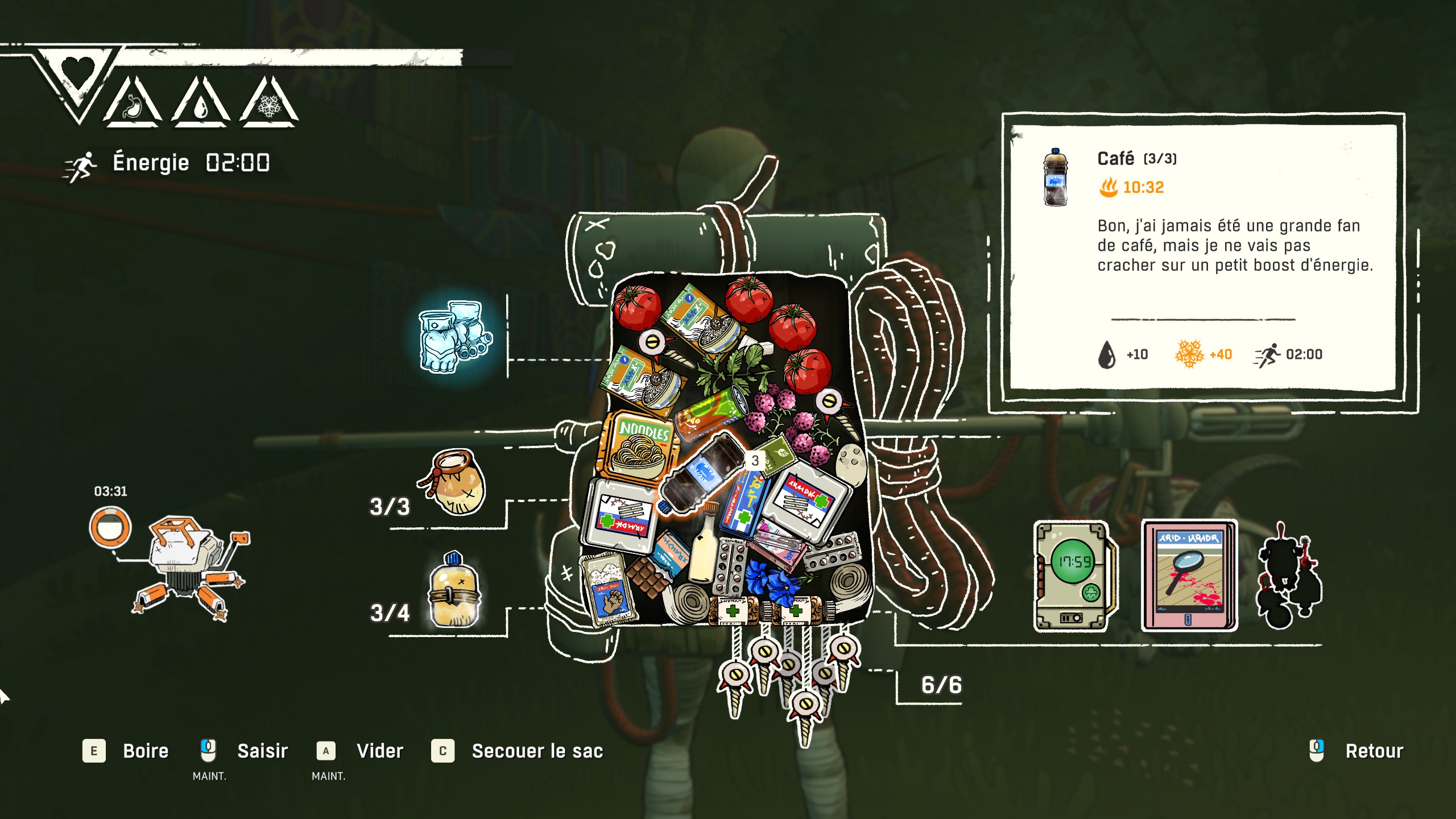Viewport: 1456px width, 819px height.
Task: Select the Café bottle in the backpack
Action: (x=701, y=473)
